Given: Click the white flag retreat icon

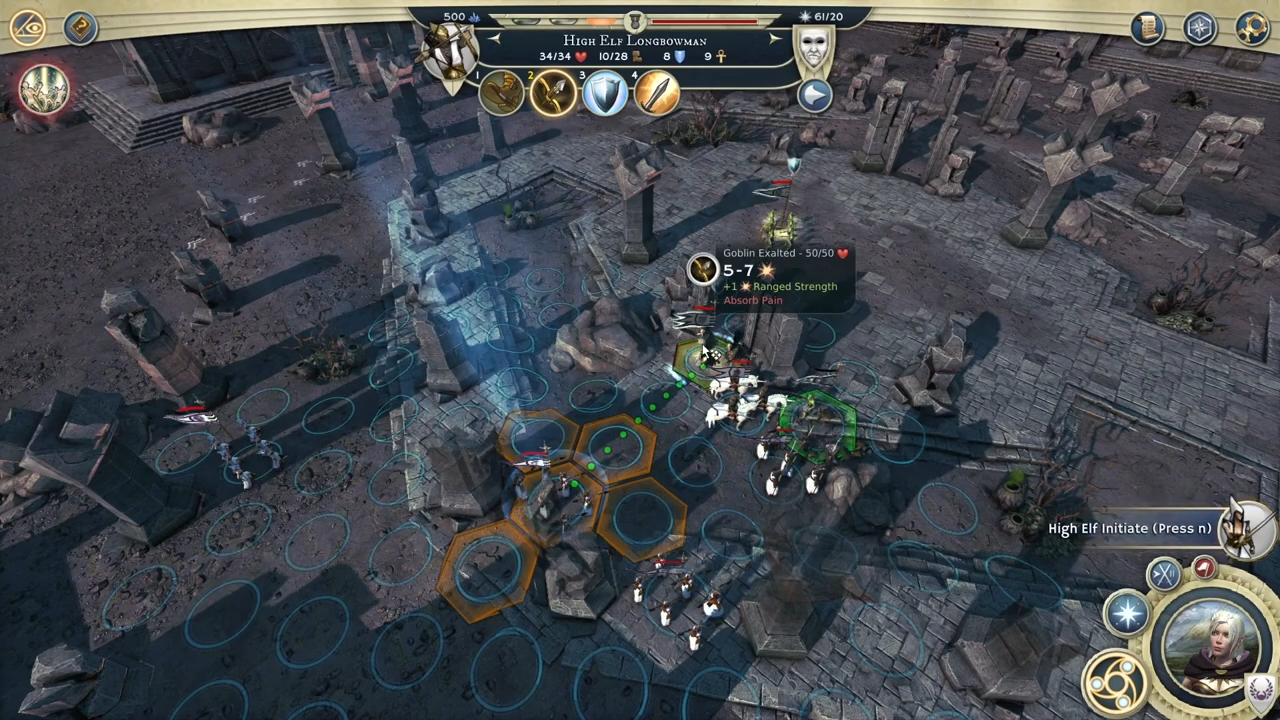Looking at the screenshot, I should coord(1205,568).
